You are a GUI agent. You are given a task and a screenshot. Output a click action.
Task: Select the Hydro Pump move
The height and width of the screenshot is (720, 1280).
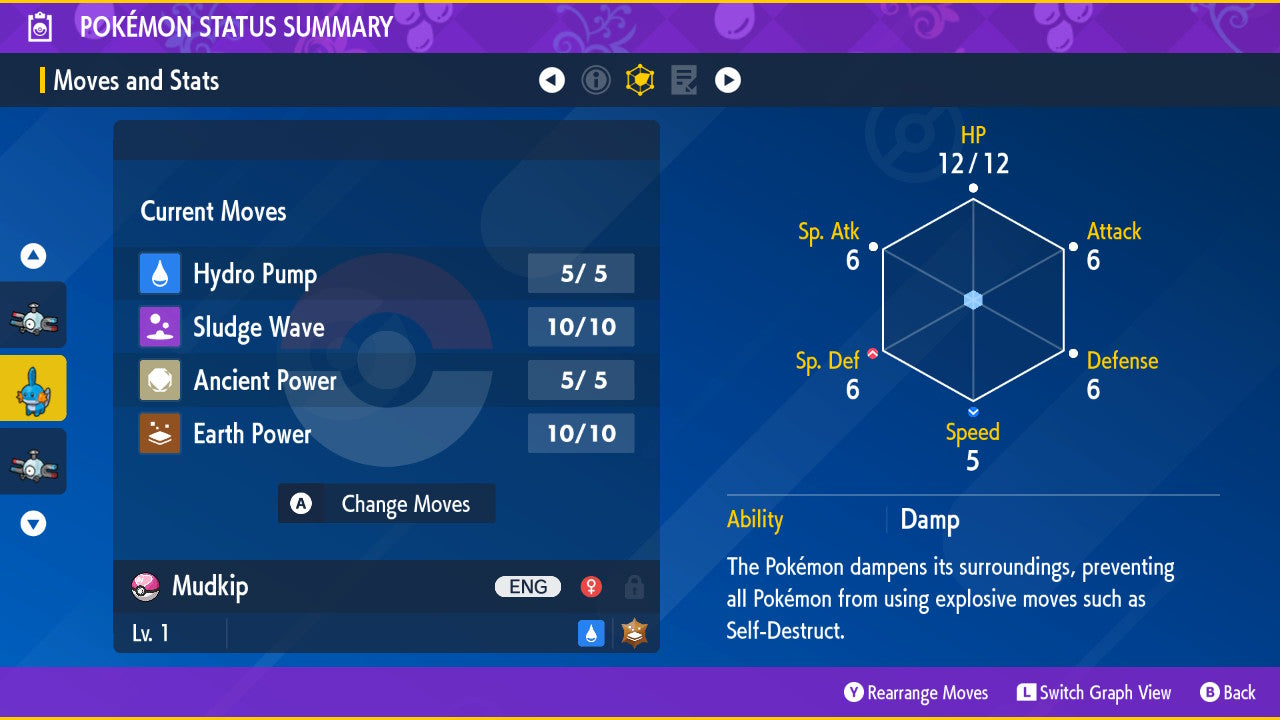tap(386, 274)
